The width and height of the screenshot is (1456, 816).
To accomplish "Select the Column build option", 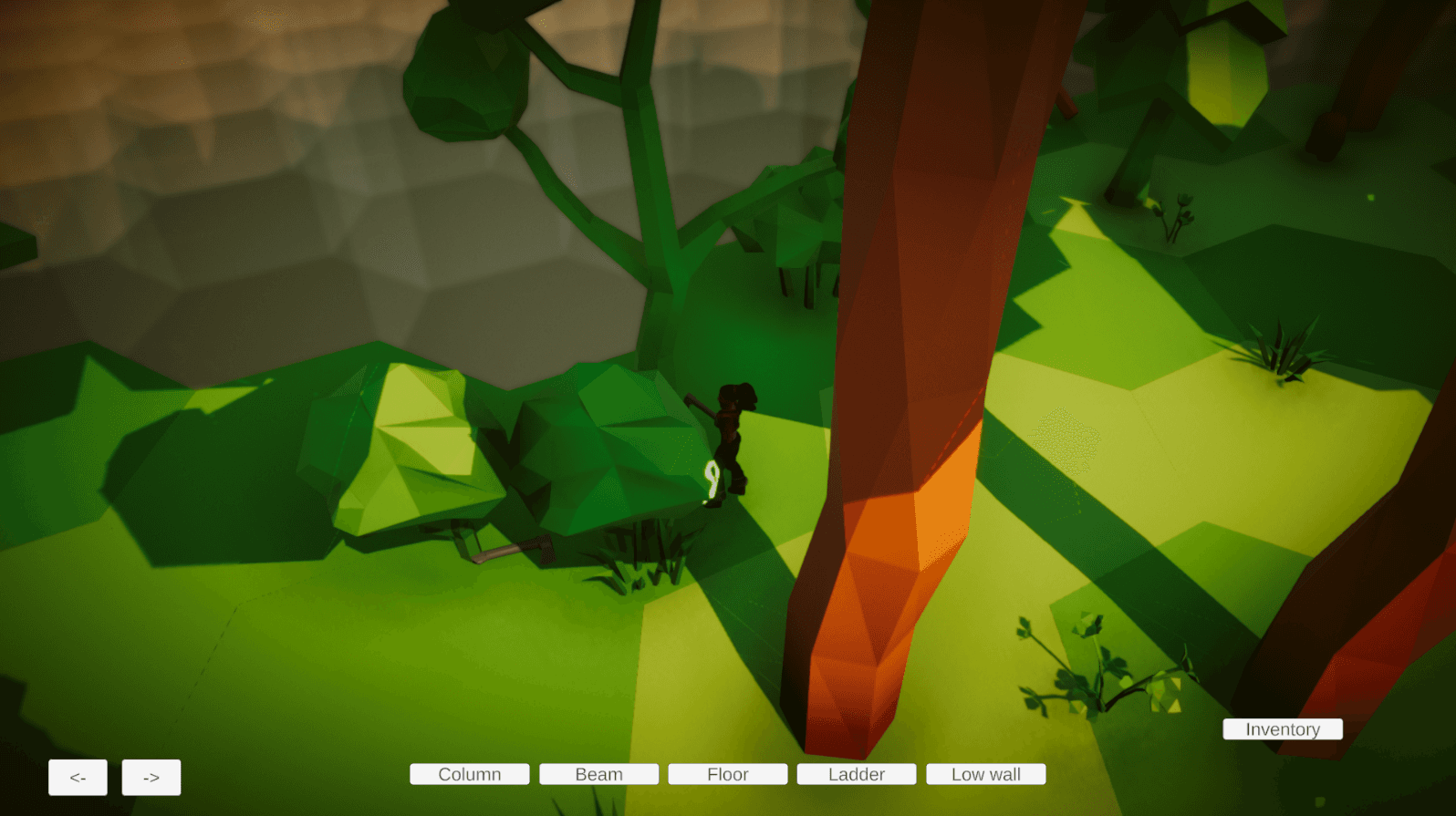I will pos(469,773).
